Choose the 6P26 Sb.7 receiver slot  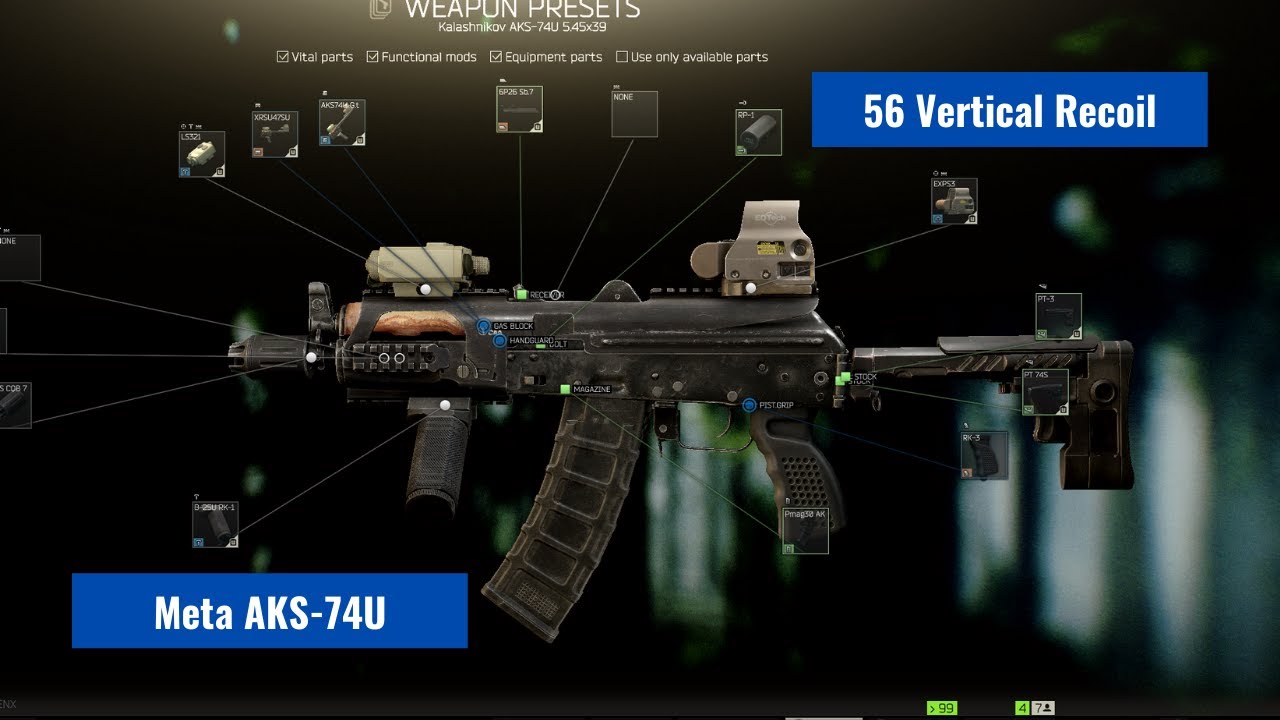[520, 110]
